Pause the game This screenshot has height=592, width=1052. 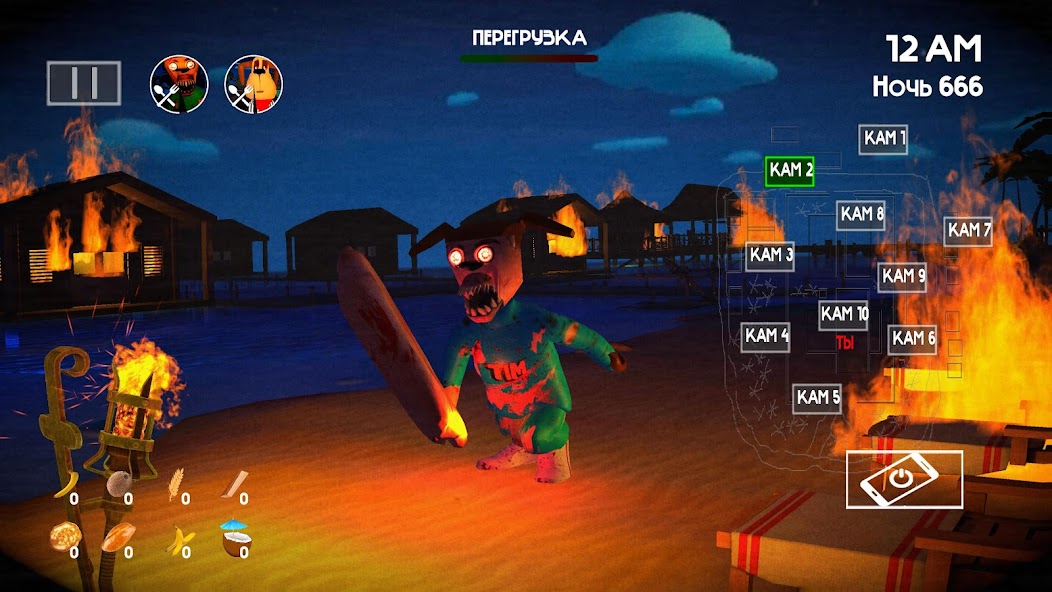click(x=83, y=84)
